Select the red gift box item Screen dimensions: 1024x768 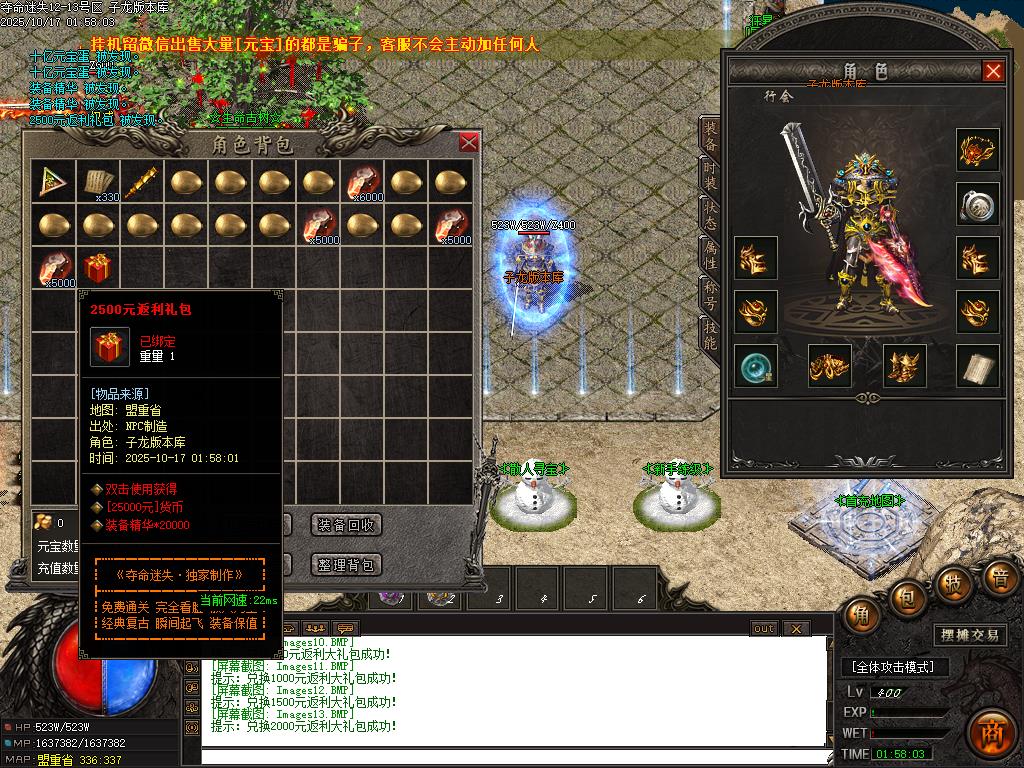coord(97,268)
